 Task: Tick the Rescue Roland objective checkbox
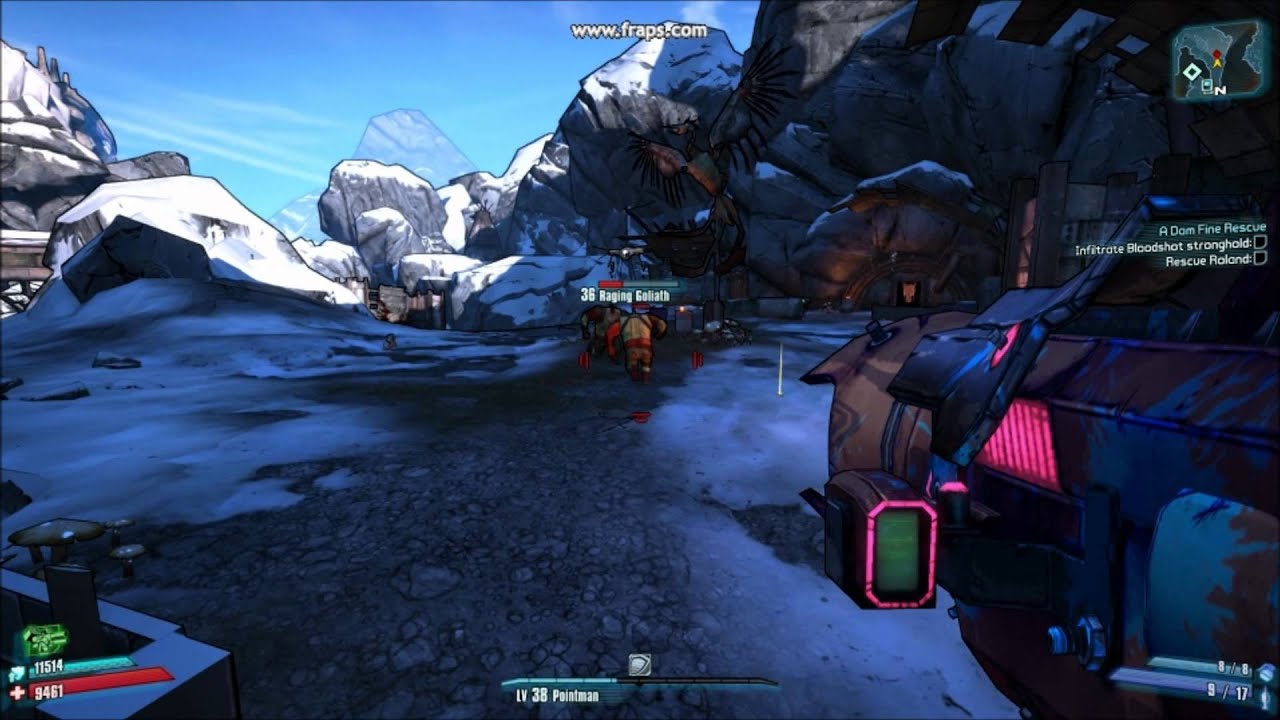[x=1260, y=260]
